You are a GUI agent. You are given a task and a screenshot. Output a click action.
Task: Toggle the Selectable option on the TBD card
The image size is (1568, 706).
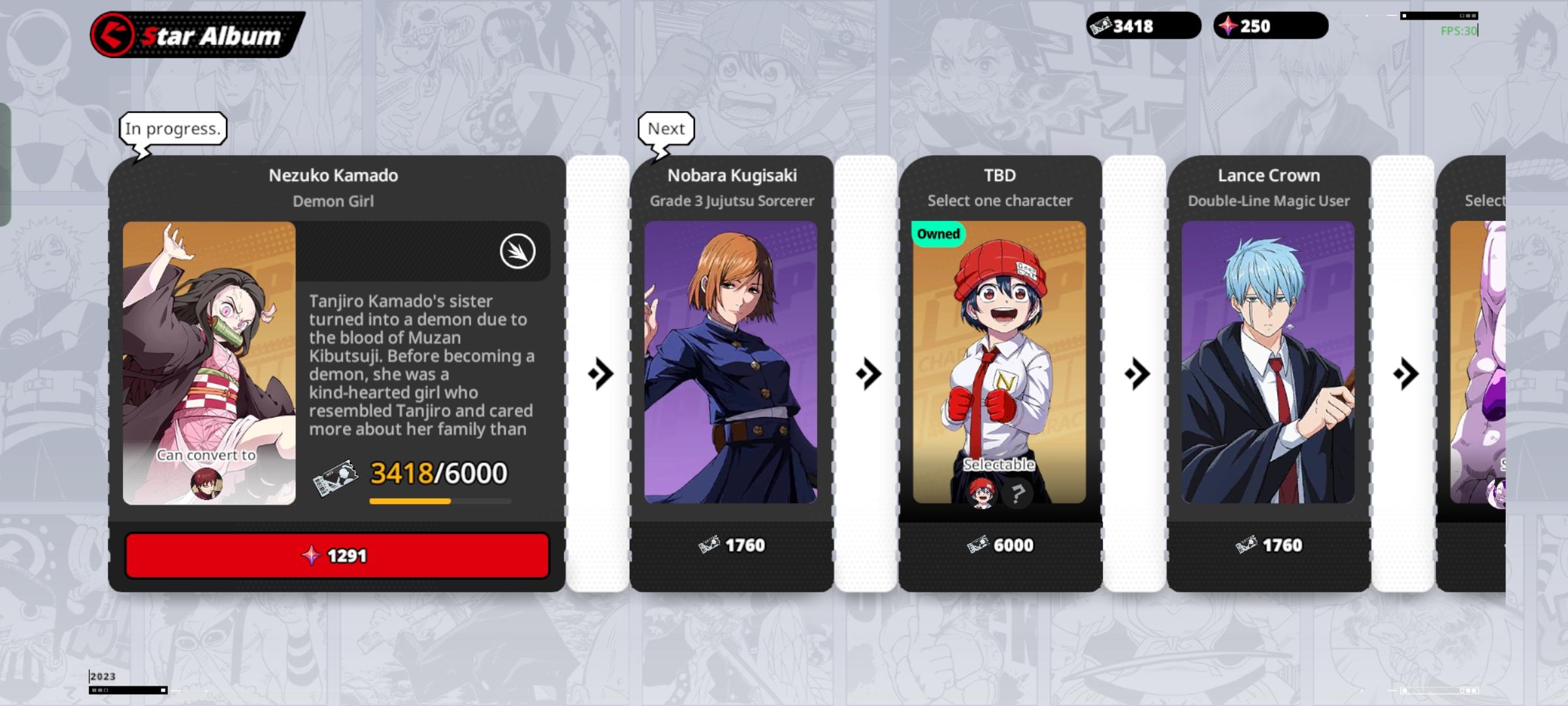click(999, 464)
